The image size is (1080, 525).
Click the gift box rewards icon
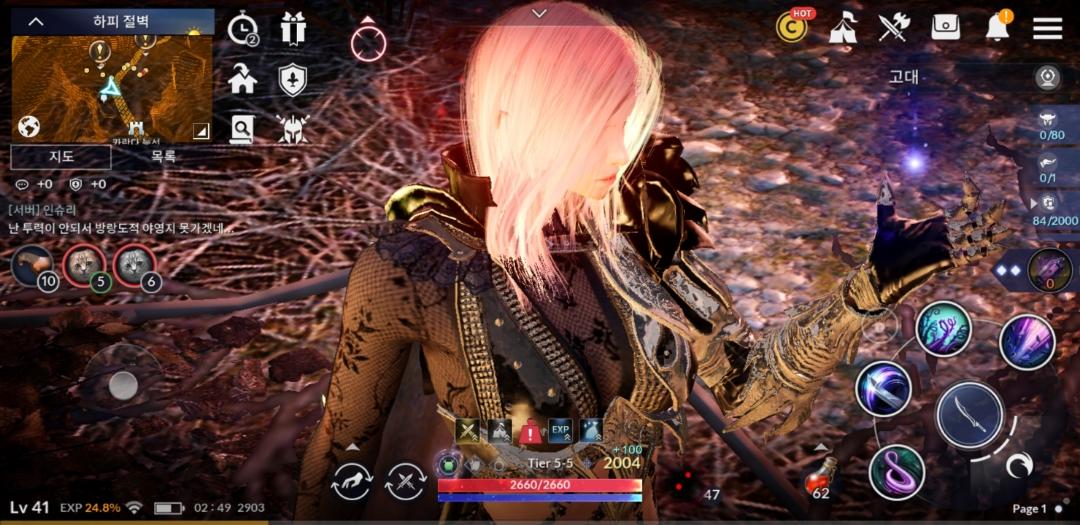coord(293,29)
